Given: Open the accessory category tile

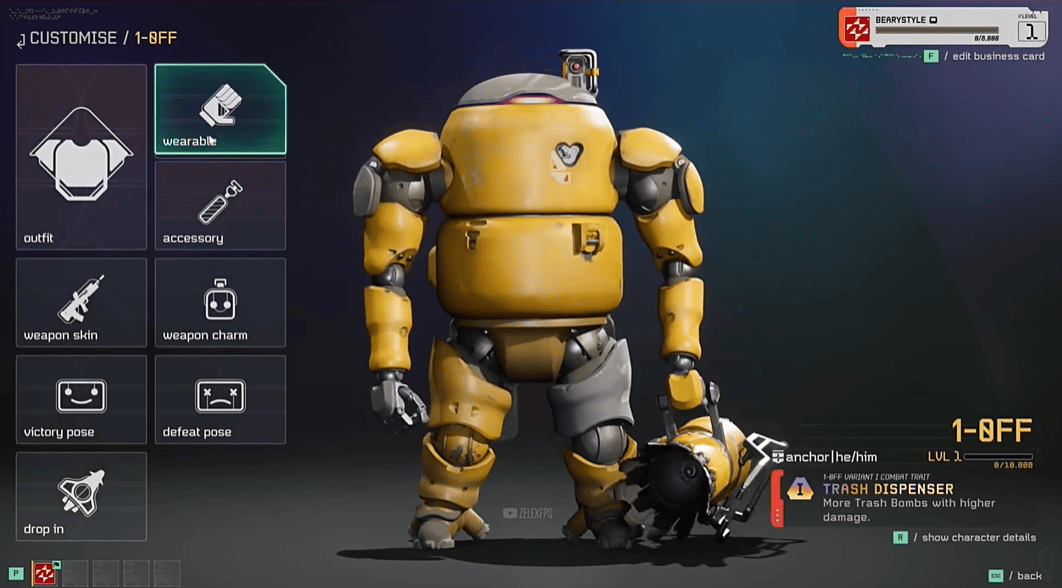Looking at the screenshot, I should [x=220, y=205].
